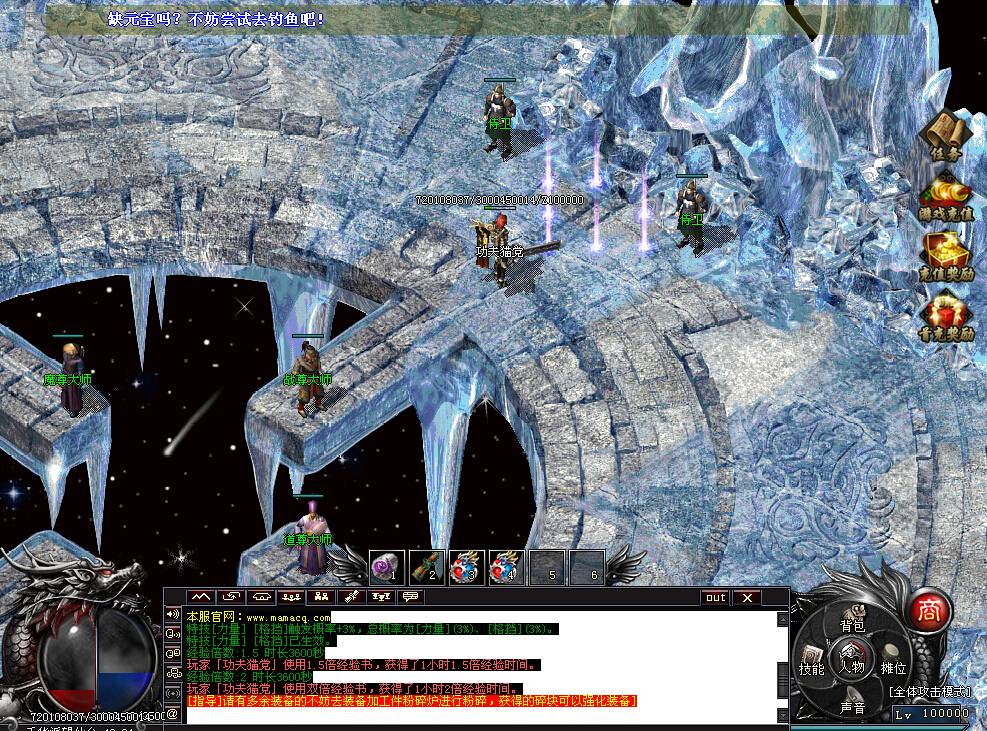Open the 游戏充值 recharge icon

(x=945, y=193)
